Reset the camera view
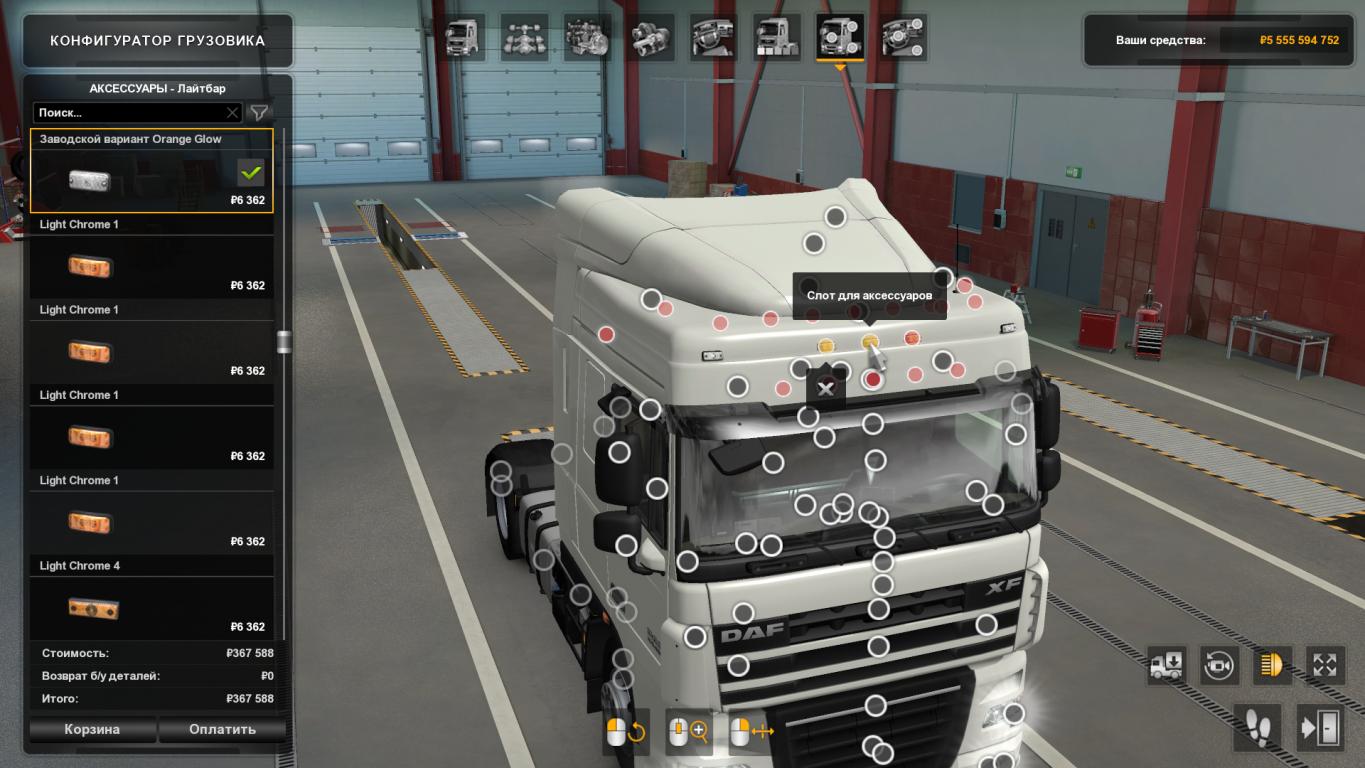This screenshot has height=768, width=1365. 1219,665
